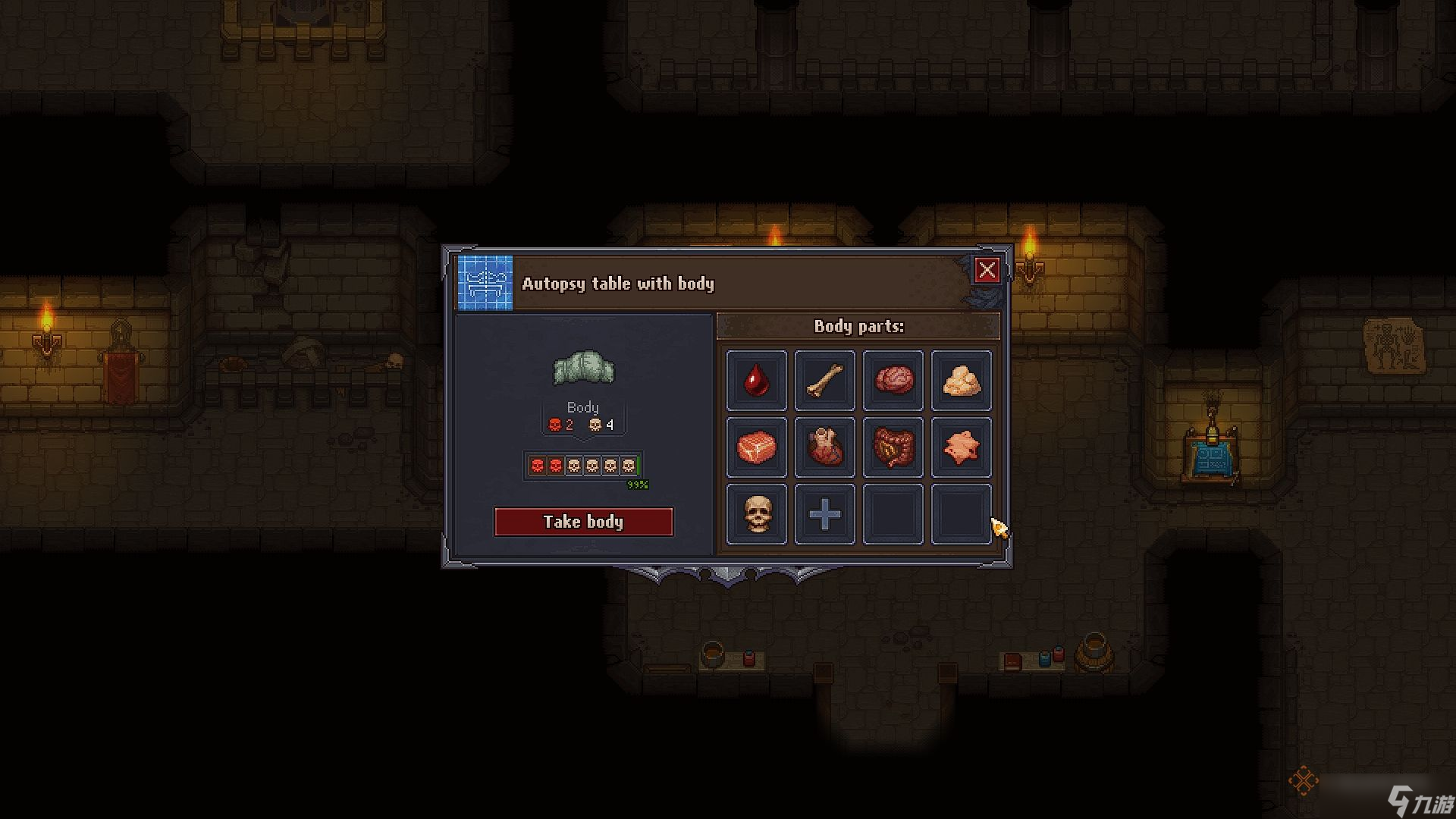This screenshot has height=819, width=1456.
Task: Select the flesh chunk slot
Action: 756,447
